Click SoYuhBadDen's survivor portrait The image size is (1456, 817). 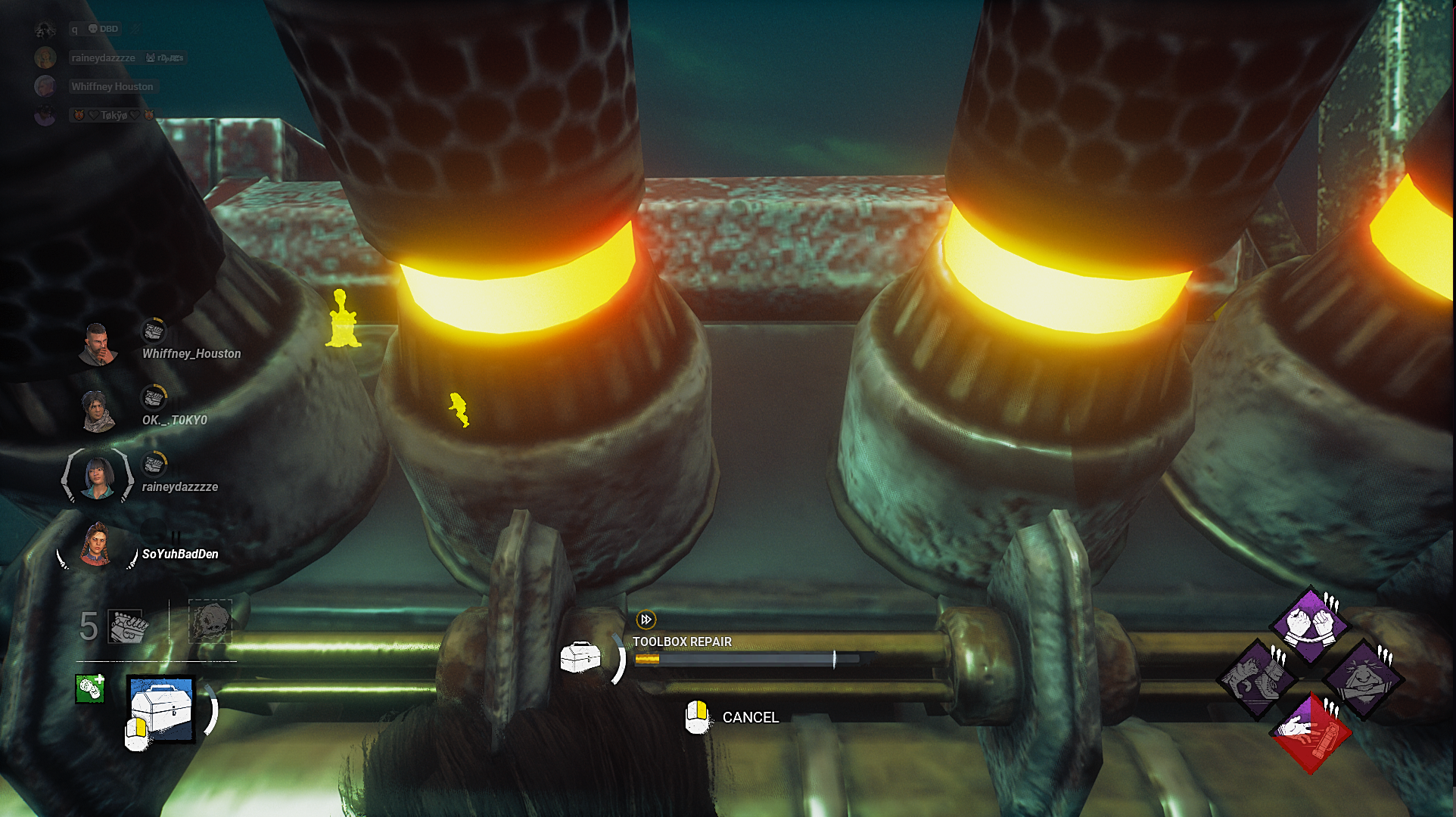96,545
